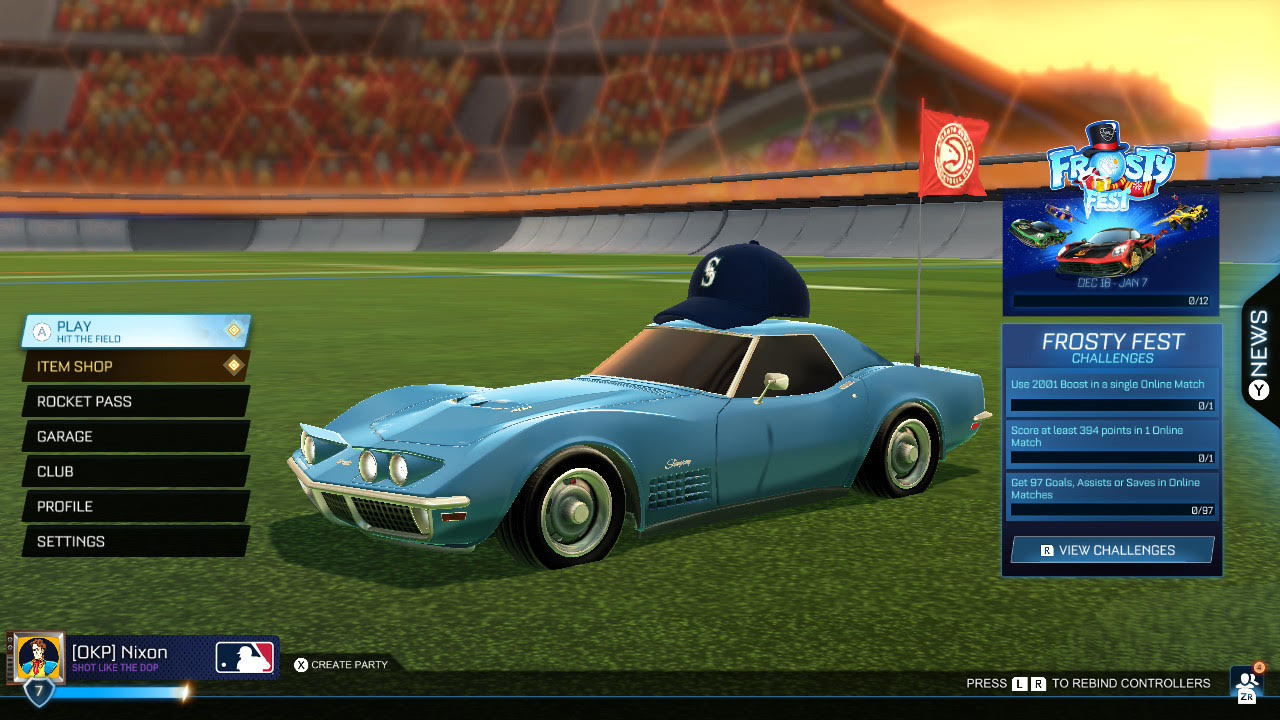View the Profile page
The width and height of the screenshot is (1280, 720).
[x=135, y=506]
